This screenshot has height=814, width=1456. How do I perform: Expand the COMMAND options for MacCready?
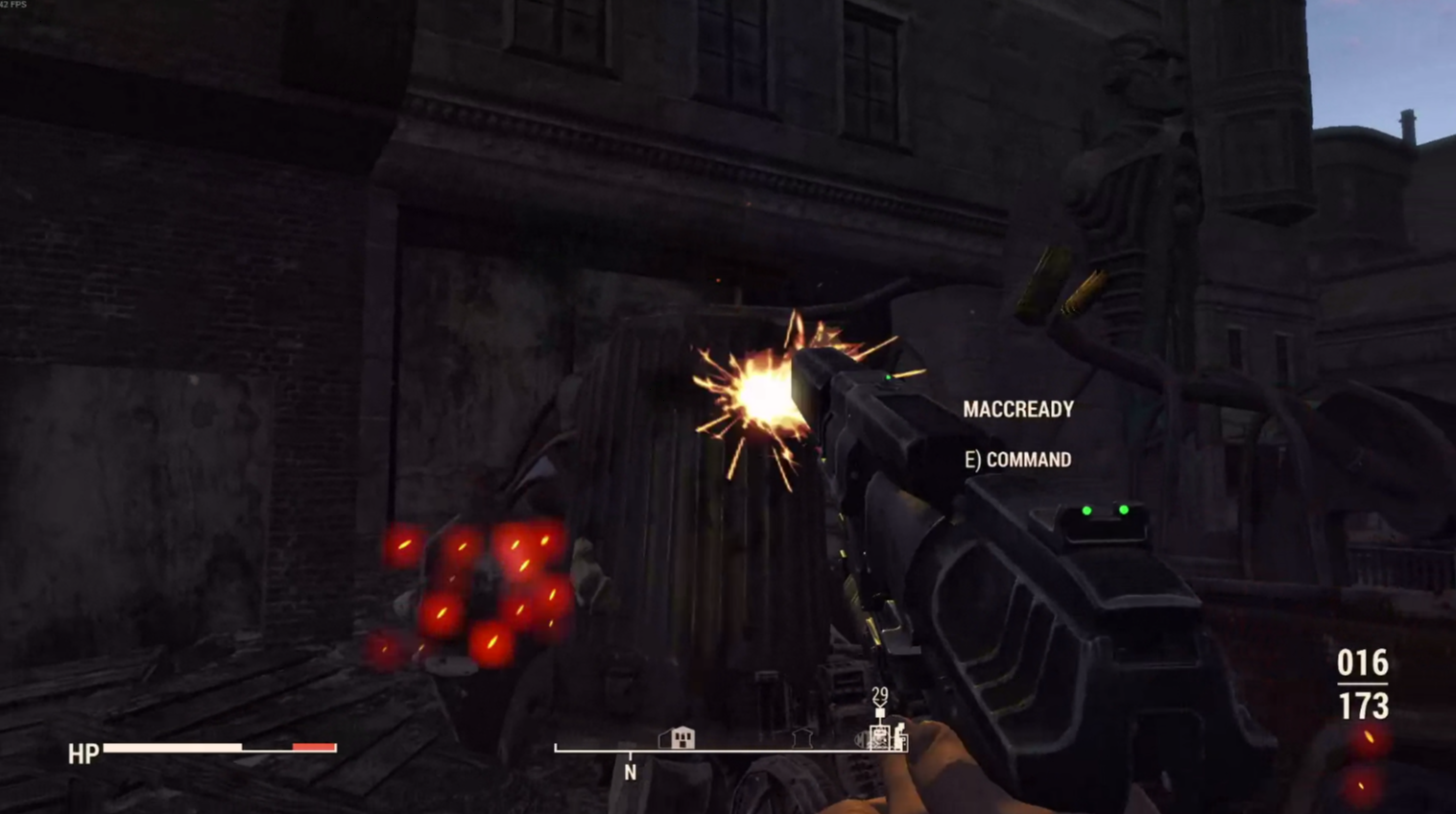pos(1019,460)
